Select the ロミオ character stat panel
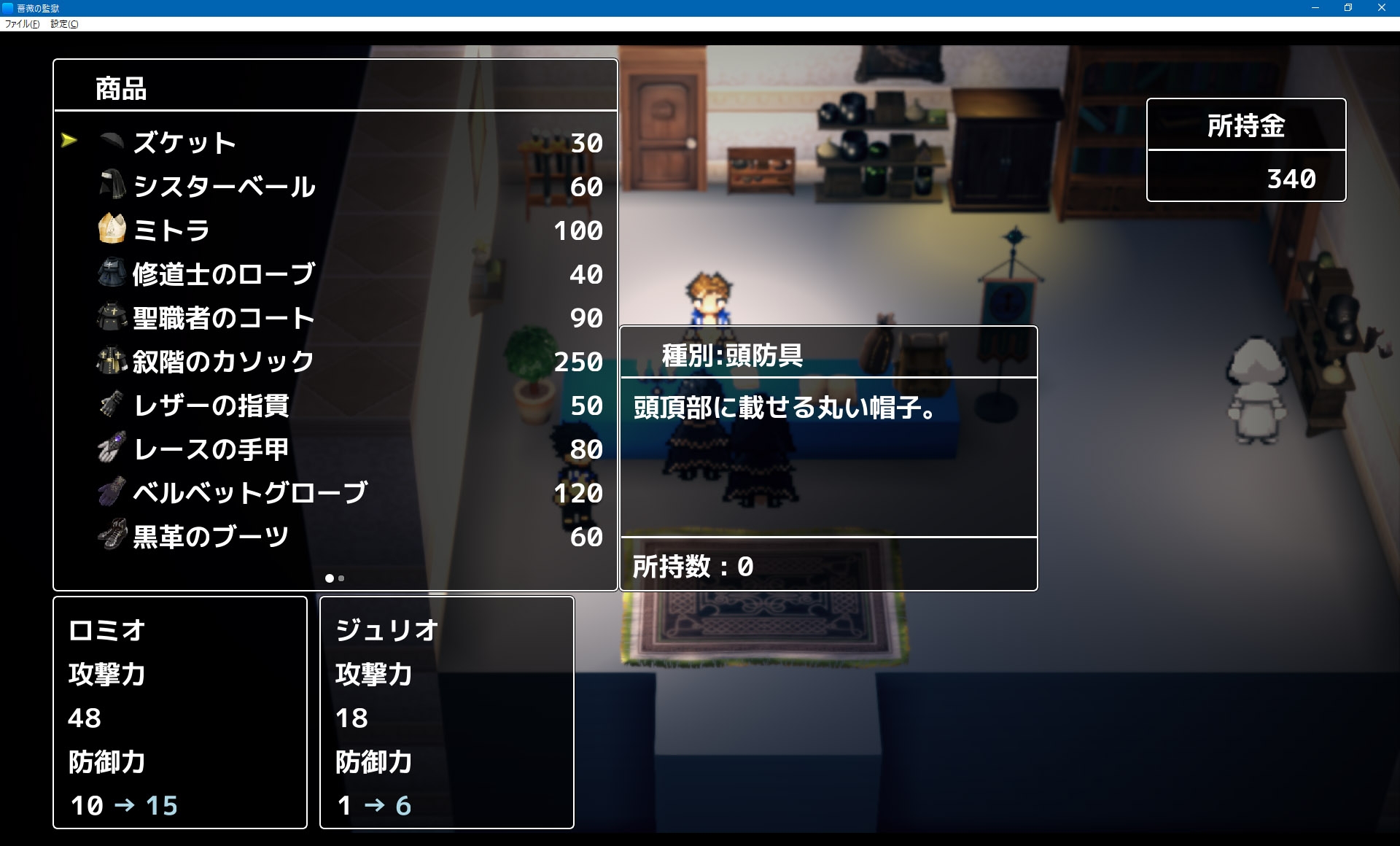The height and width of the screenshot is (846, 1400). 179,711
